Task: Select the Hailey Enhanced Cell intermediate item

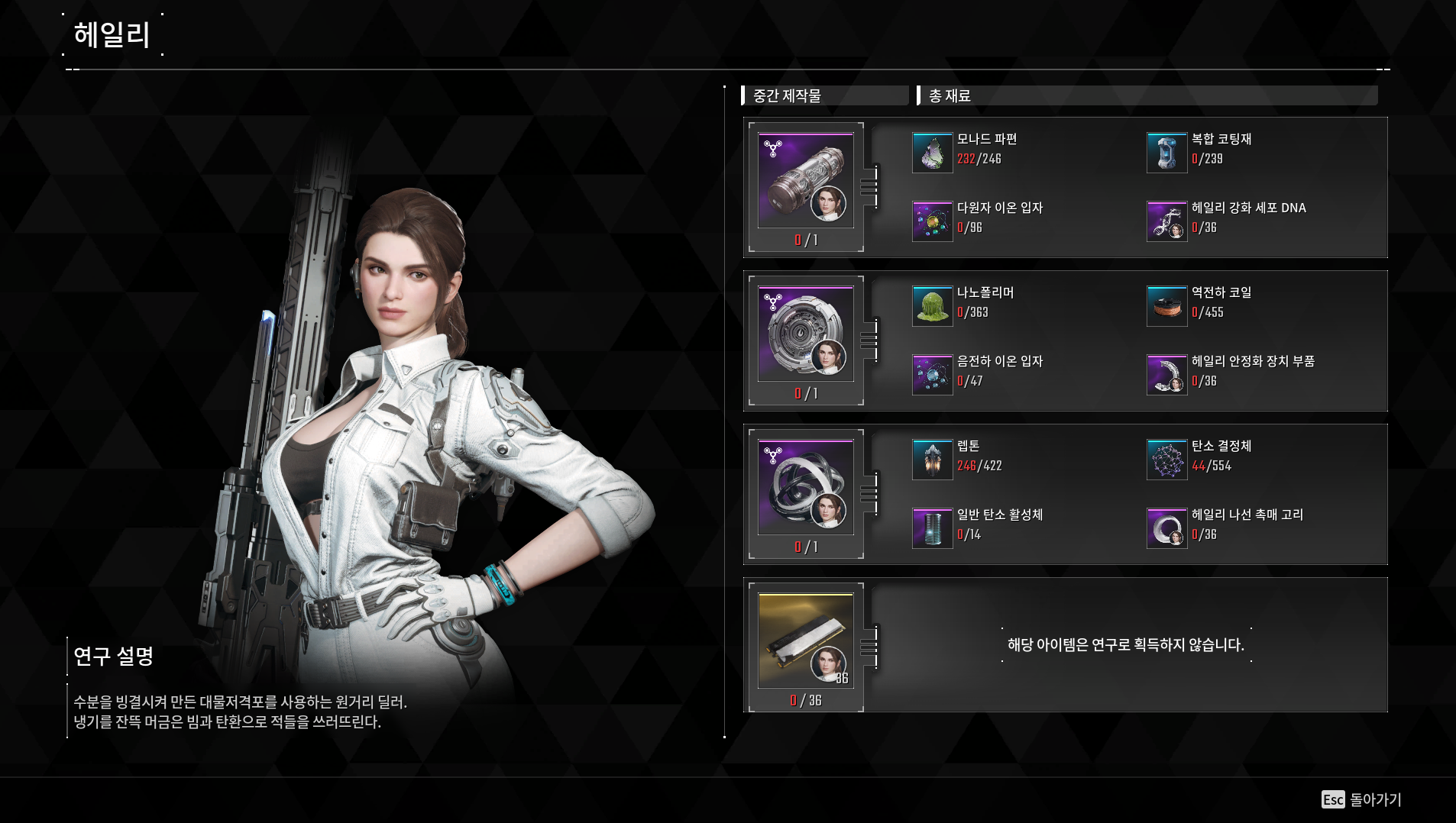Action: pos(805,181)
